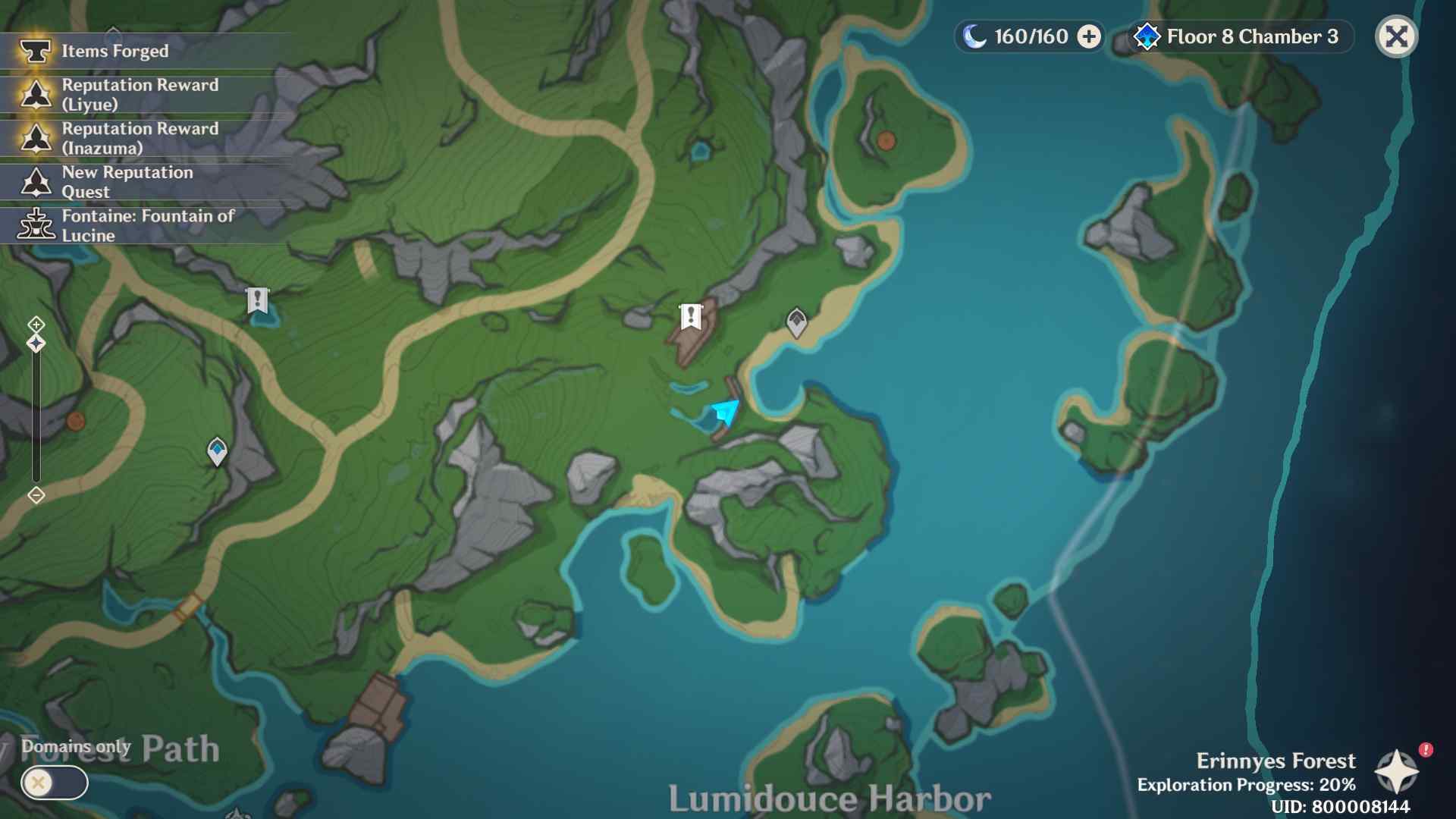Zoom in the map with plus control

[x=36, y=325]
